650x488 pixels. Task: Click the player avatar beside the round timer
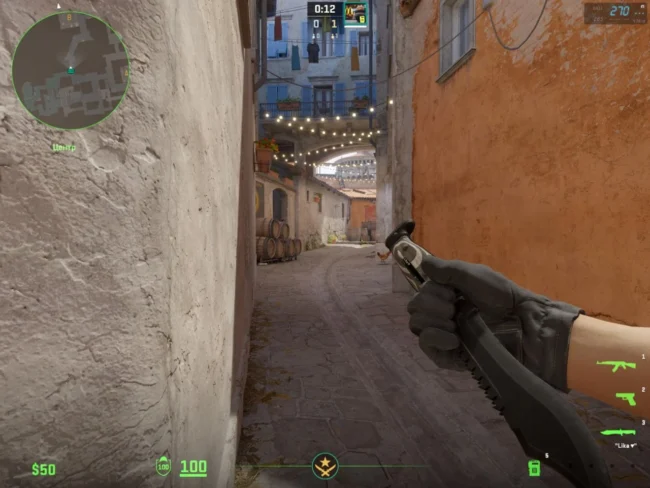coord(355,13)
